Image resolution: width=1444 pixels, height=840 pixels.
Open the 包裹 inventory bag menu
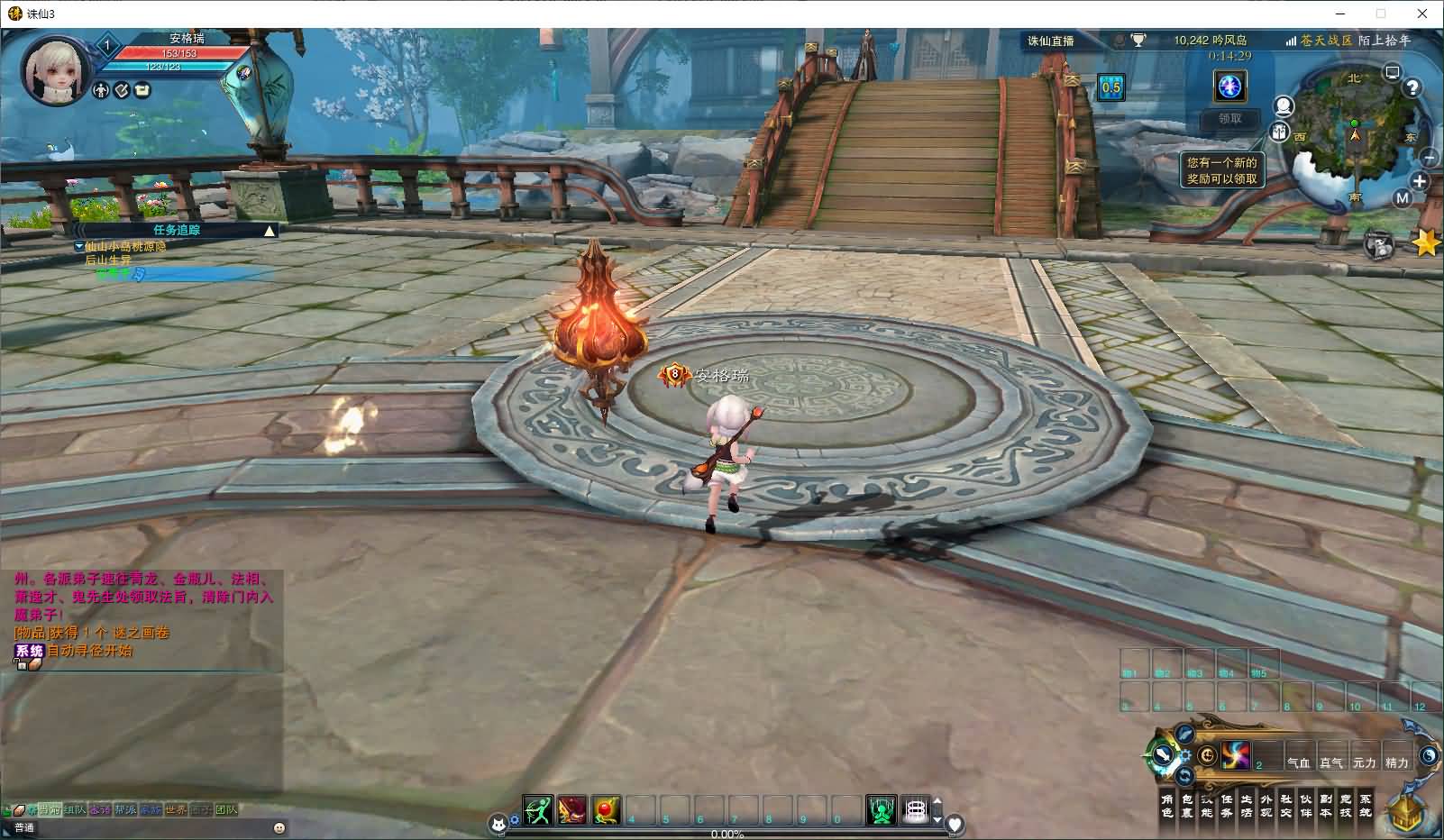tap(1186, 806)
